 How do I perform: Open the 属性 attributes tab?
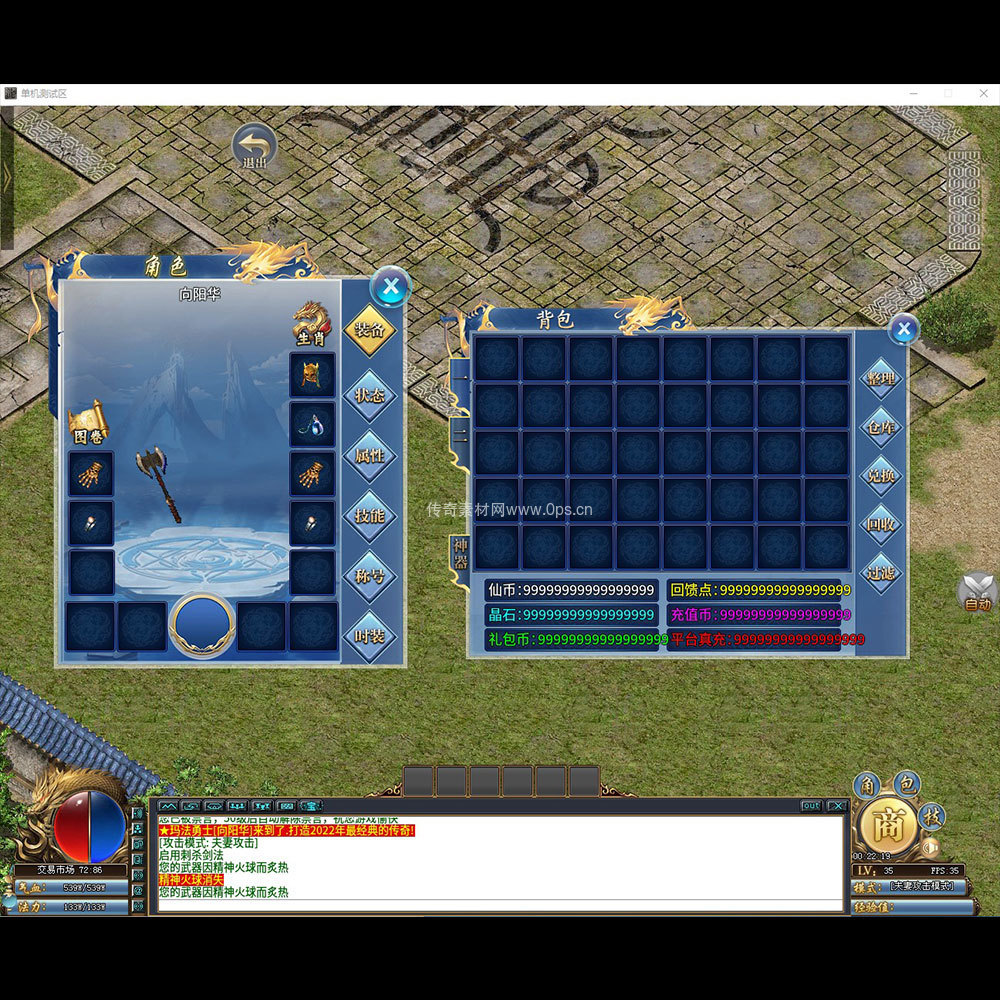[369, 455]
